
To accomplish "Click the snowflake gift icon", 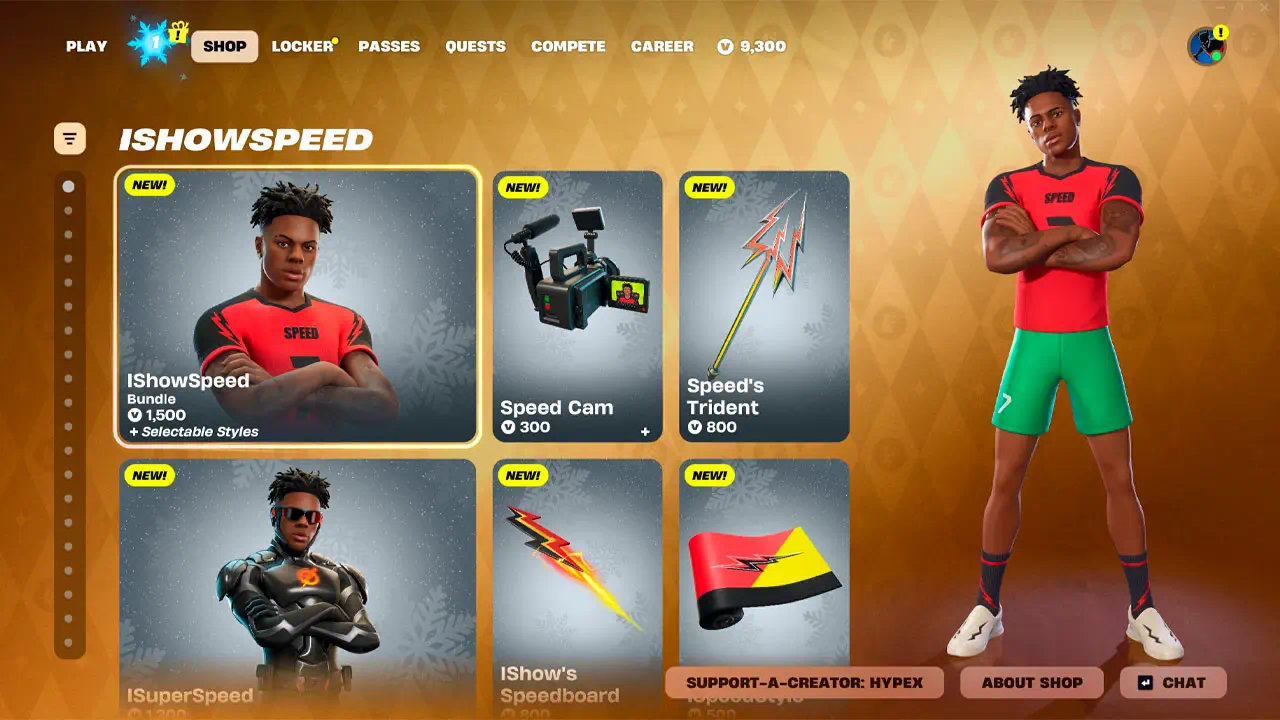I will tap(157, 44).
